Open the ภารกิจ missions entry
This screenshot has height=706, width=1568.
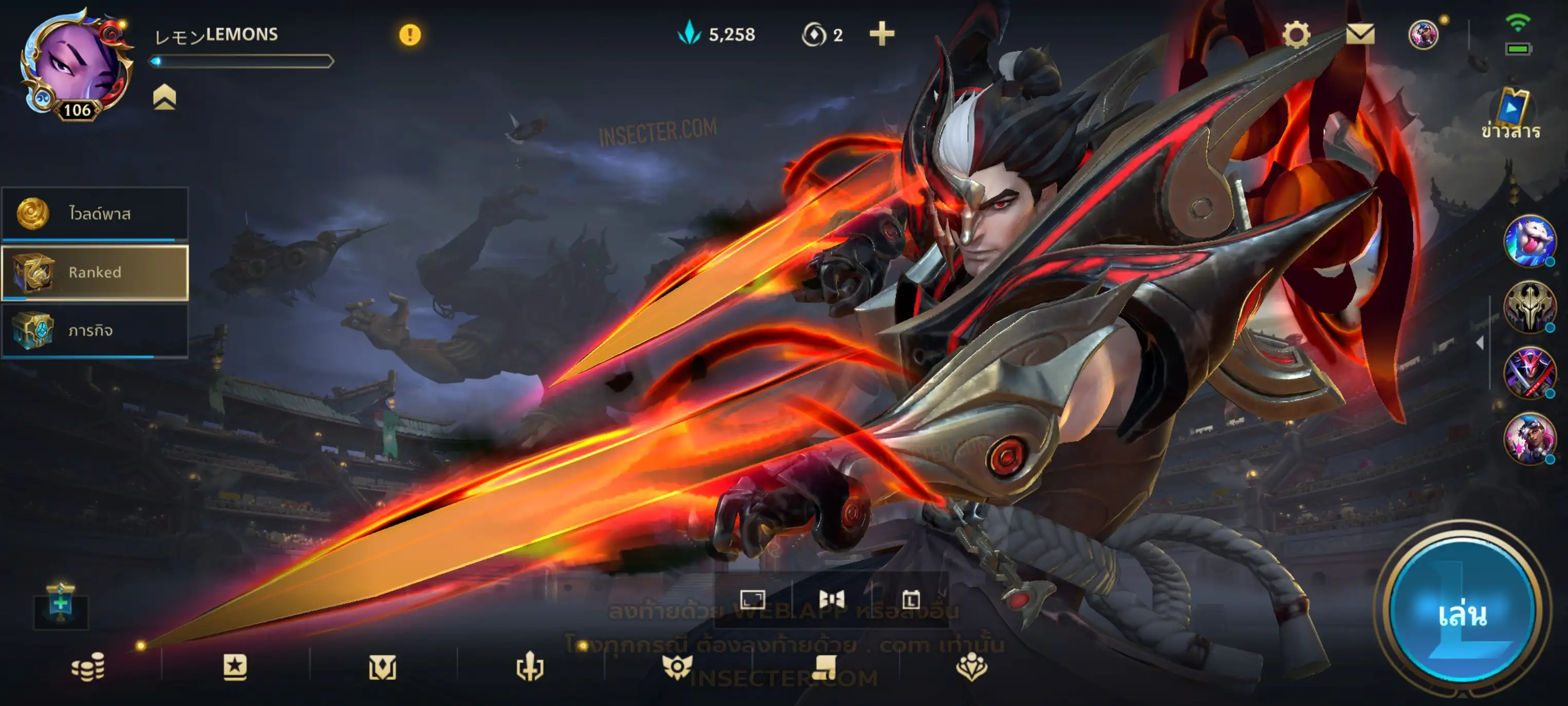click(95, 331)
